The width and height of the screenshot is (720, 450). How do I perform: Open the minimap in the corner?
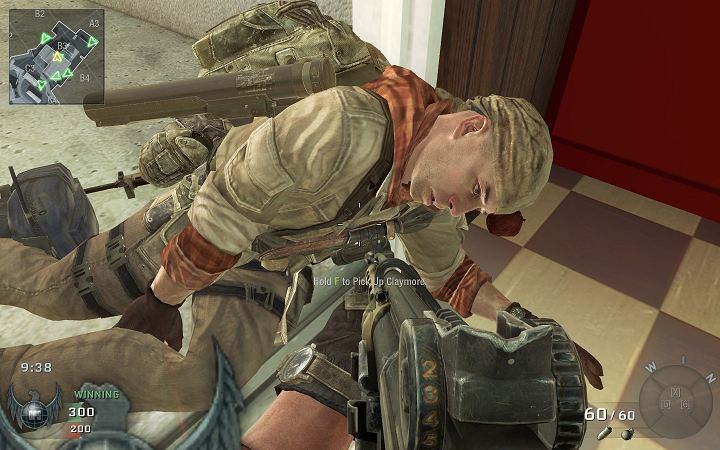[56, 55]
